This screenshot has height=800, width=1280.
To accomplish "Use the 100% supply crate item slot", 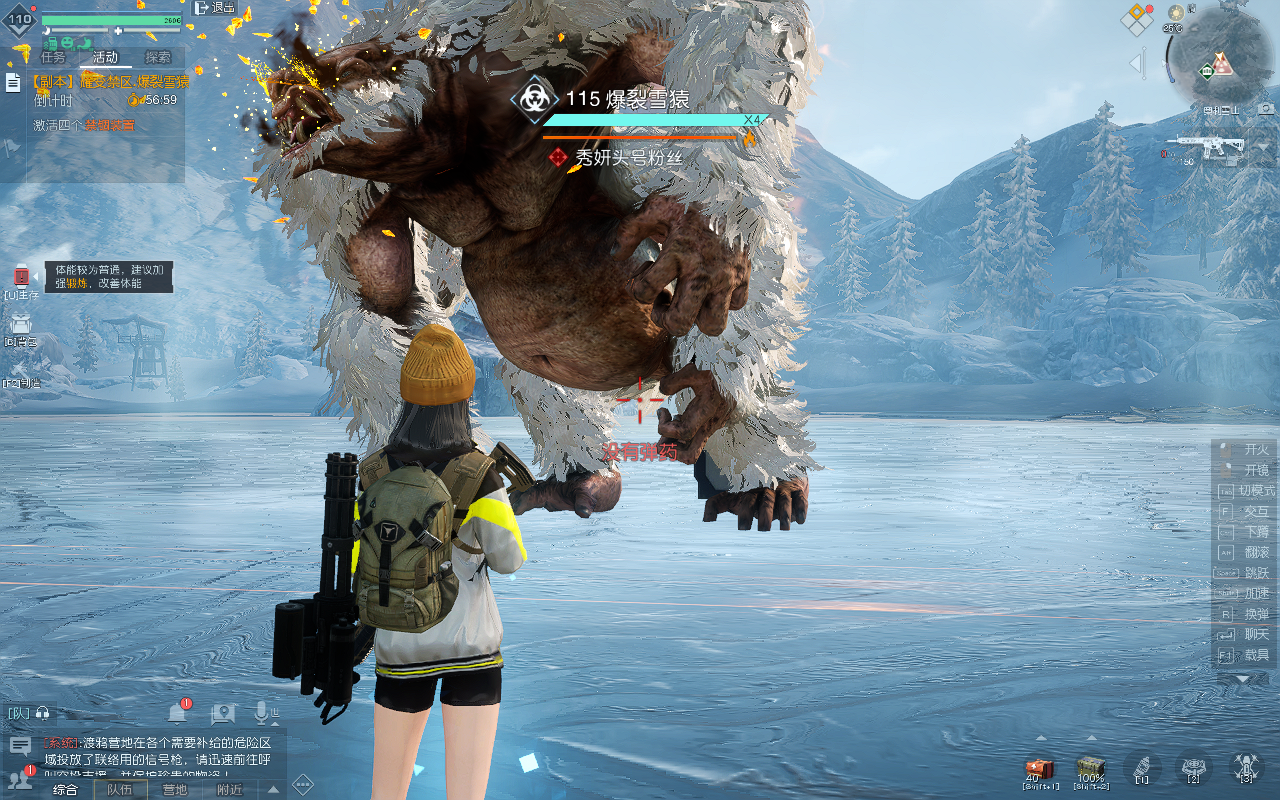I will (1091, 770).
